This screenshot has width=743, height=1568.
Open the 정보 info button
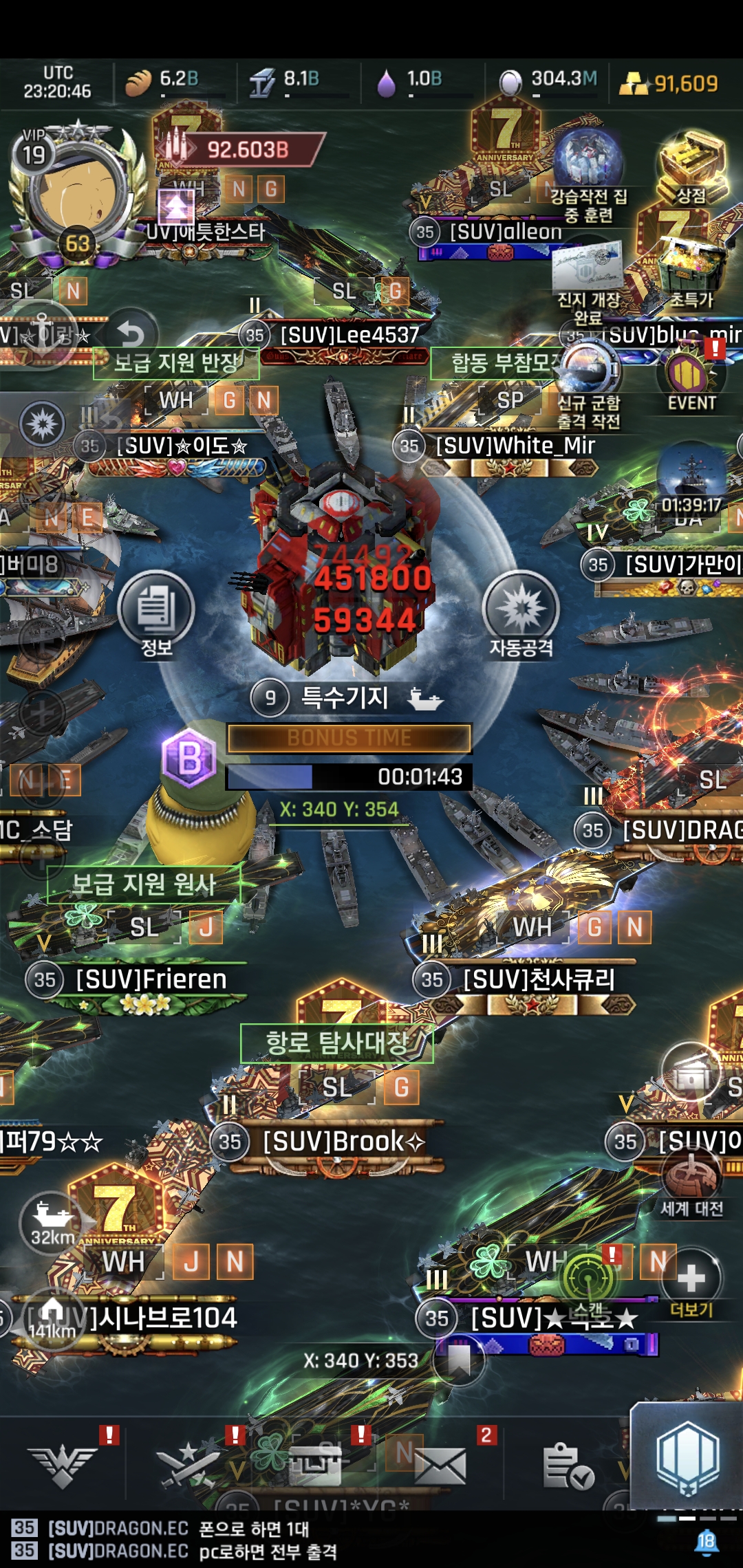(x=156, y=610)
